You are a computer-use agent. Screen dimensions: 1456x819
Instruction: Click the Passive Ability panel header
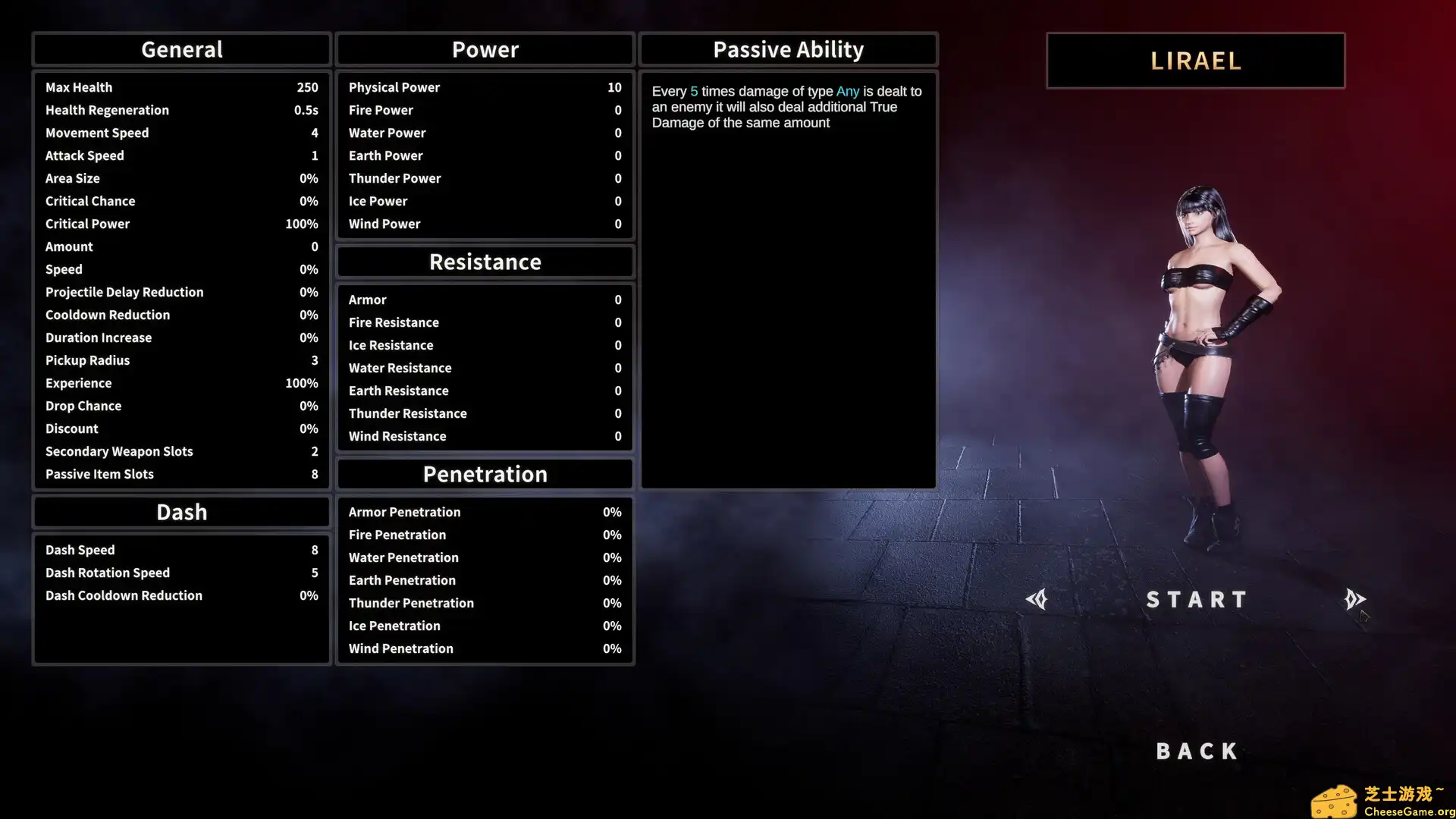[788, 49]
